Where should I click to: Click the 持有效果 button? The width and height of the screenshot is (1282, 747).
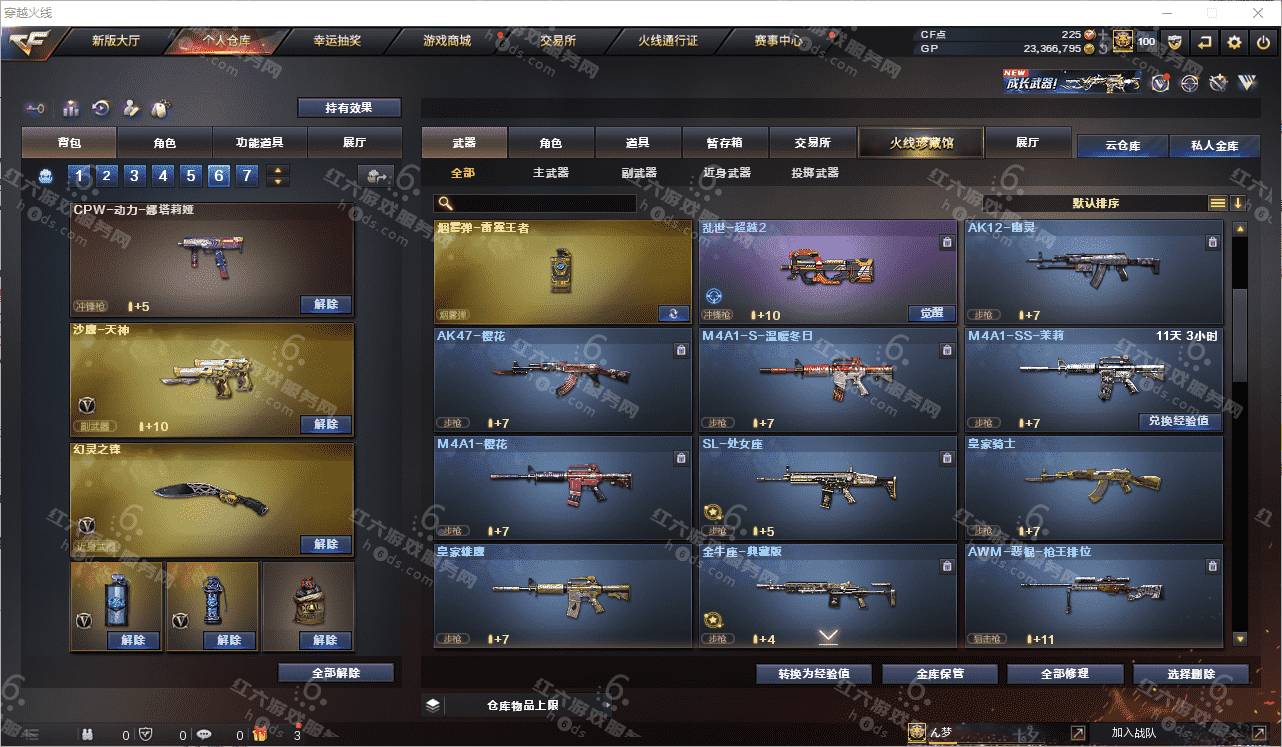click(349, 108)
